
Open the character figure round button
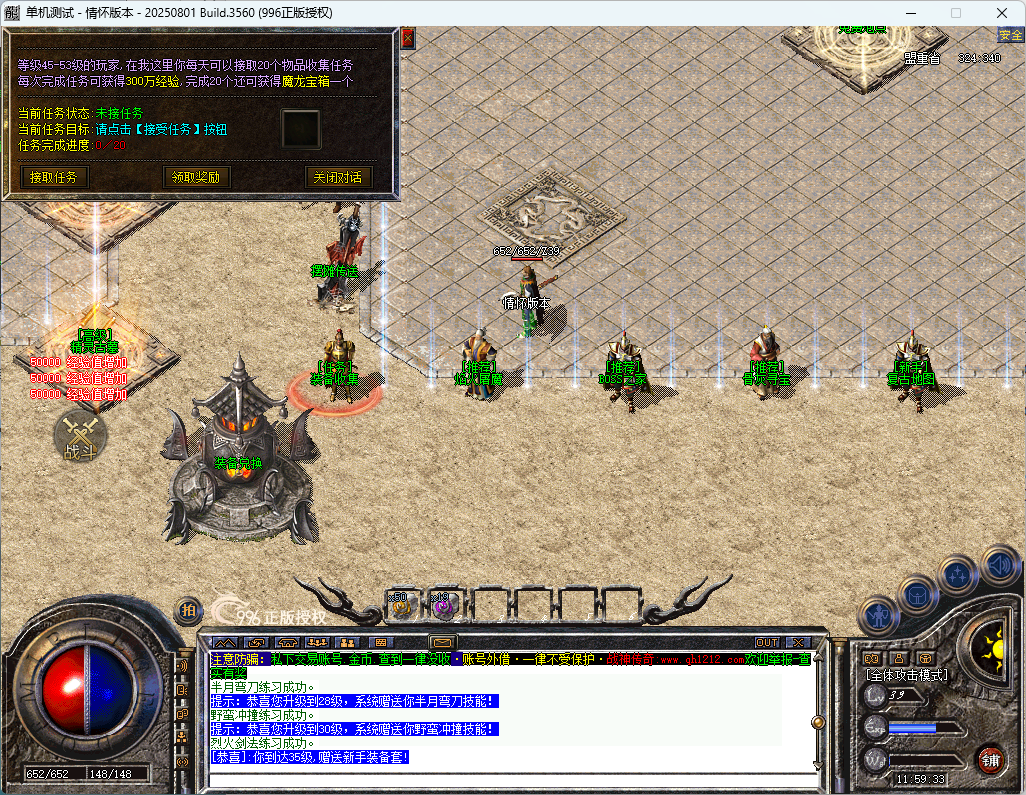[x=877, y=615]
